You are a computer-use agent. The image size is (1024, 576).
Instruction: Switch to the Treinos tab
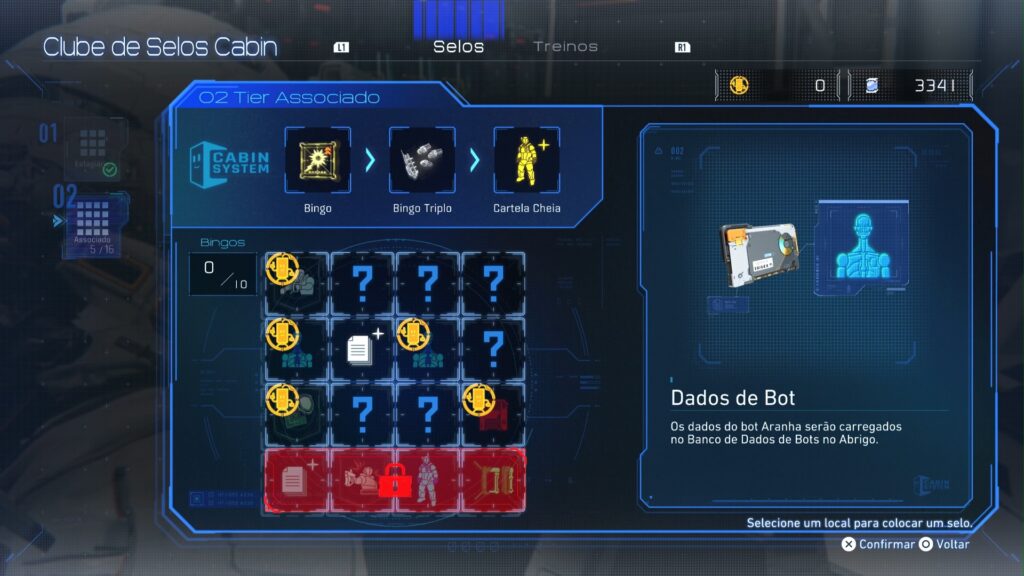point(565,47)
